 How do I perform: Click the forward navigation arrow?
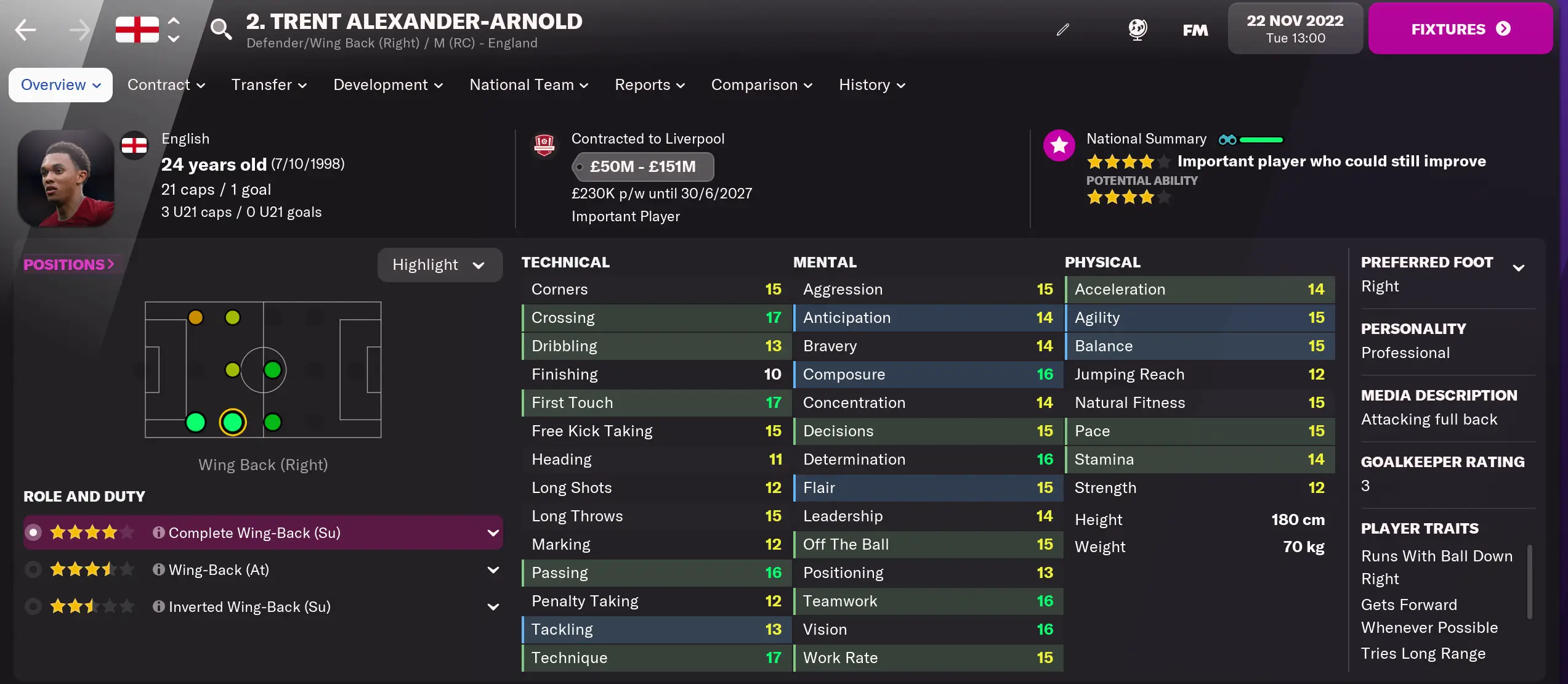pos(78,29)
